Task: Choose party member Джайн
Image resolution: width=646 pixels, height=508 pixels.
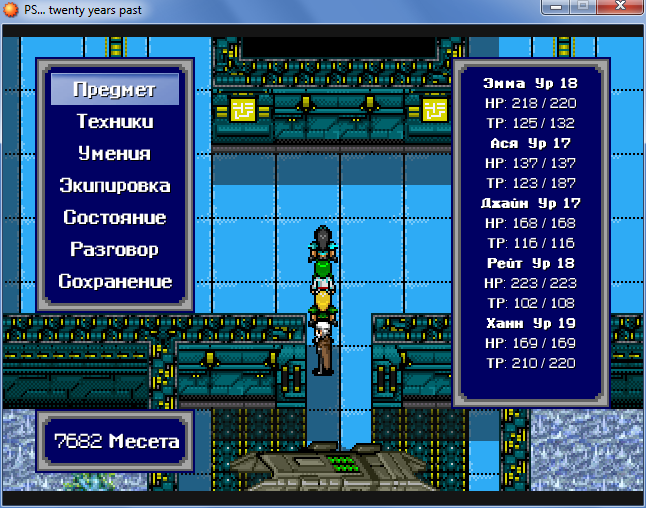Action: (x=529, y=203)
